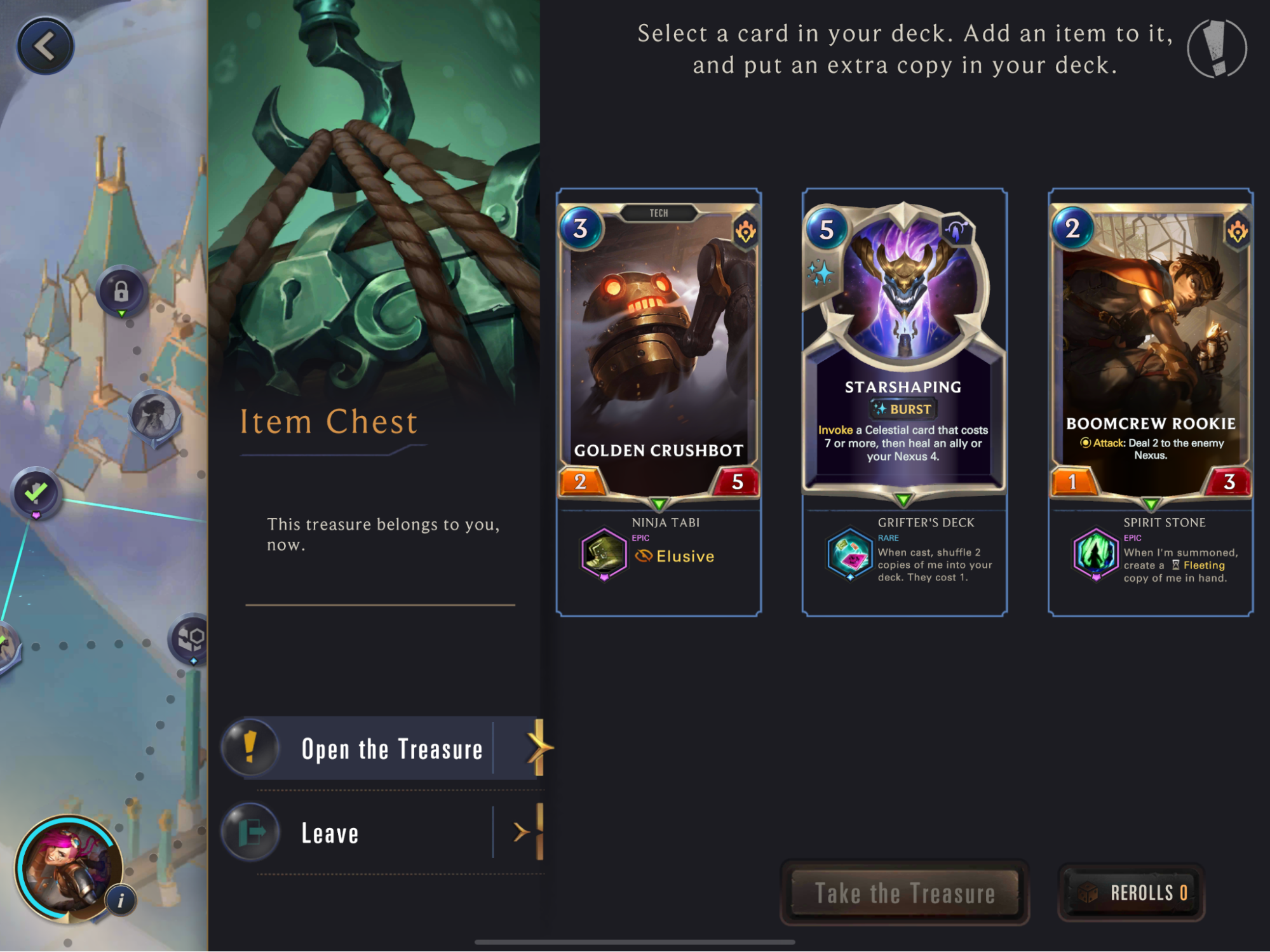Inspect the Ninja Tabi item icon
The height and width of the screenshot is (952, 1270).
604,554
